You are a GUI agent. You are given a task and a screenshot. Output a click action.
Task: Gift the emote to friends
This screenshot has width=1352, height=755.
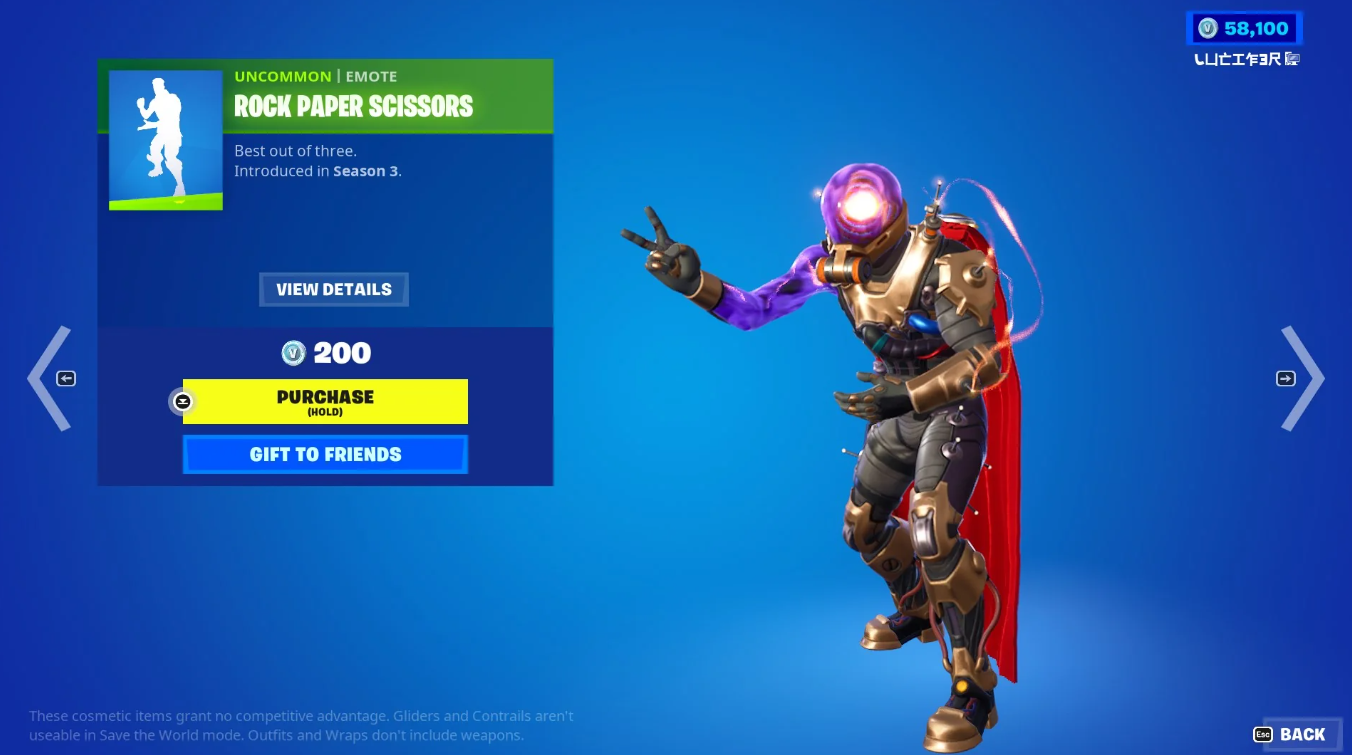point(325,454)
